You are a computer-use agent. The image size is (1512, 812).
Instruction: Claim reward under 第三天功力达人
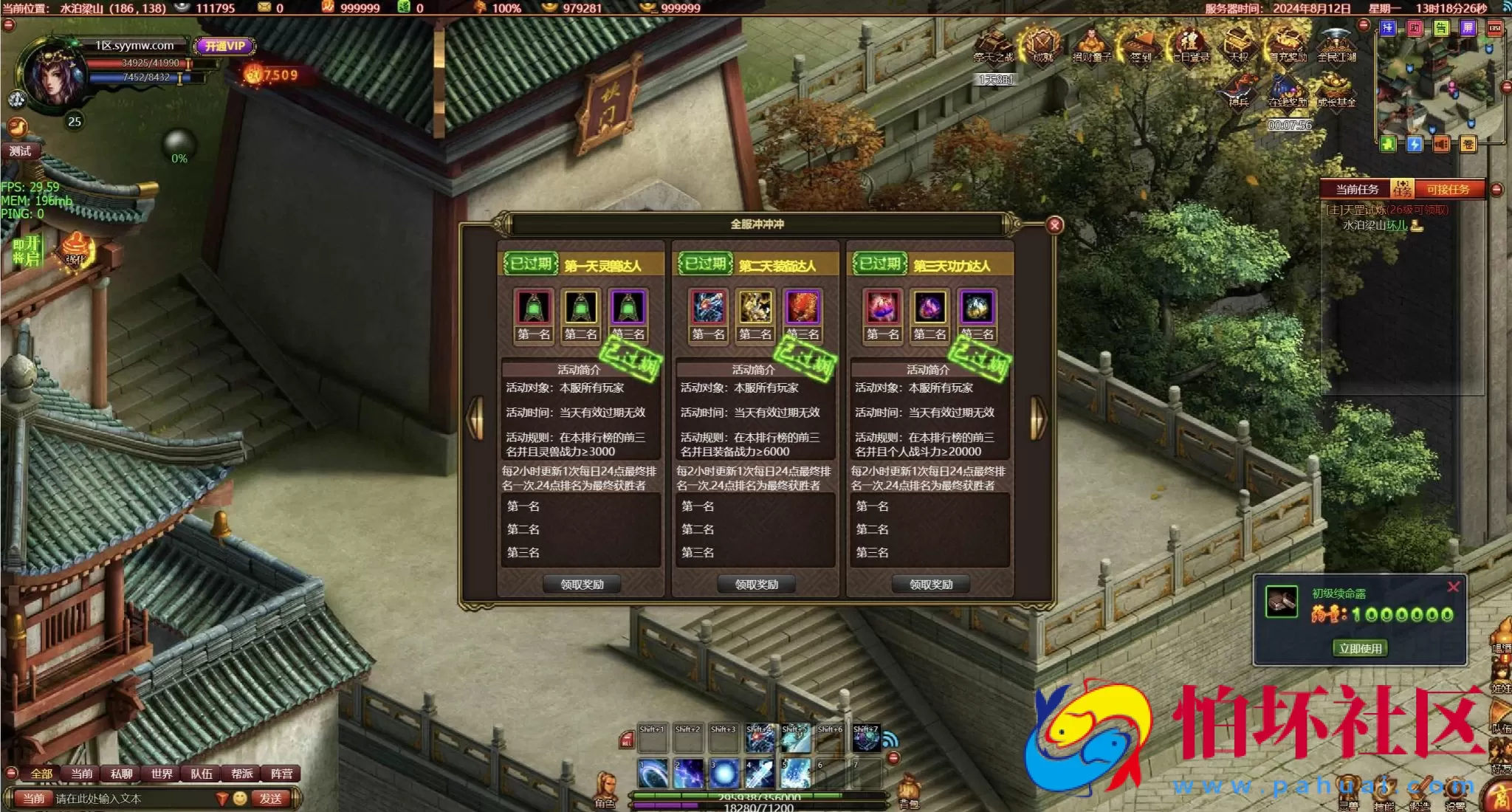[x=930, y=585]
